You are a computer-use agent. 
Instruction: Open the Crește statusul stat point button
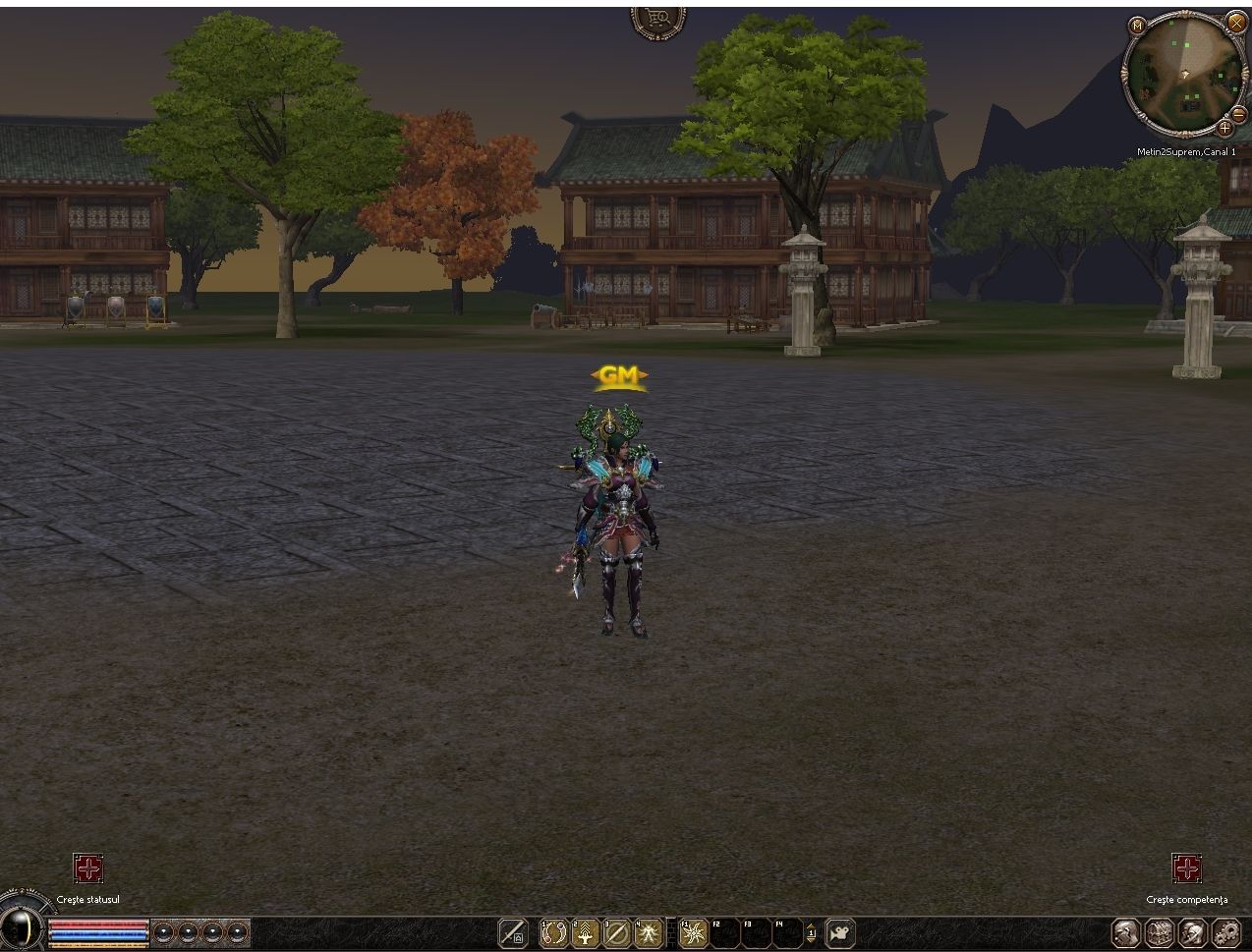click(88, 868)
